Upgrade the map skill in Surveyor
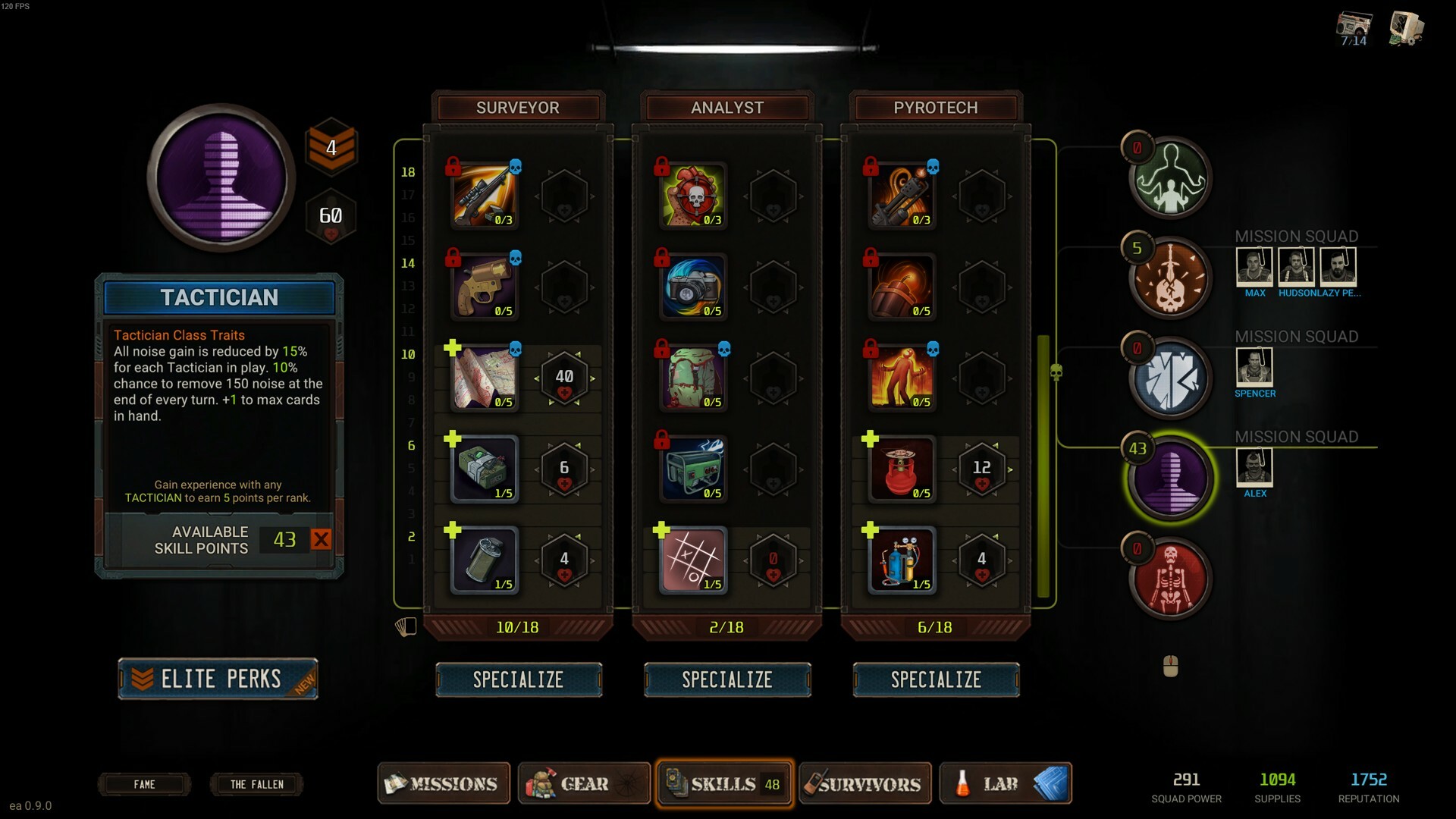Screen dimensions: 1456x819 click(453, 348)
